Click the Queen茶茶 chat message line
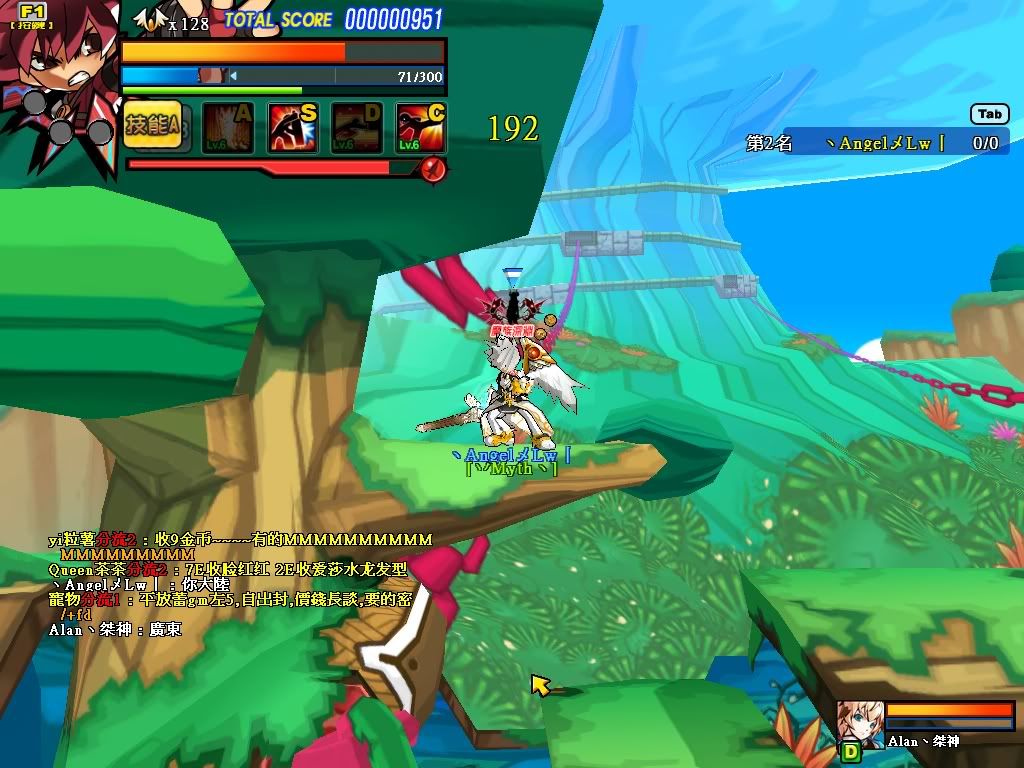This screenshot has height=768, width=1024. coord(228,569)
